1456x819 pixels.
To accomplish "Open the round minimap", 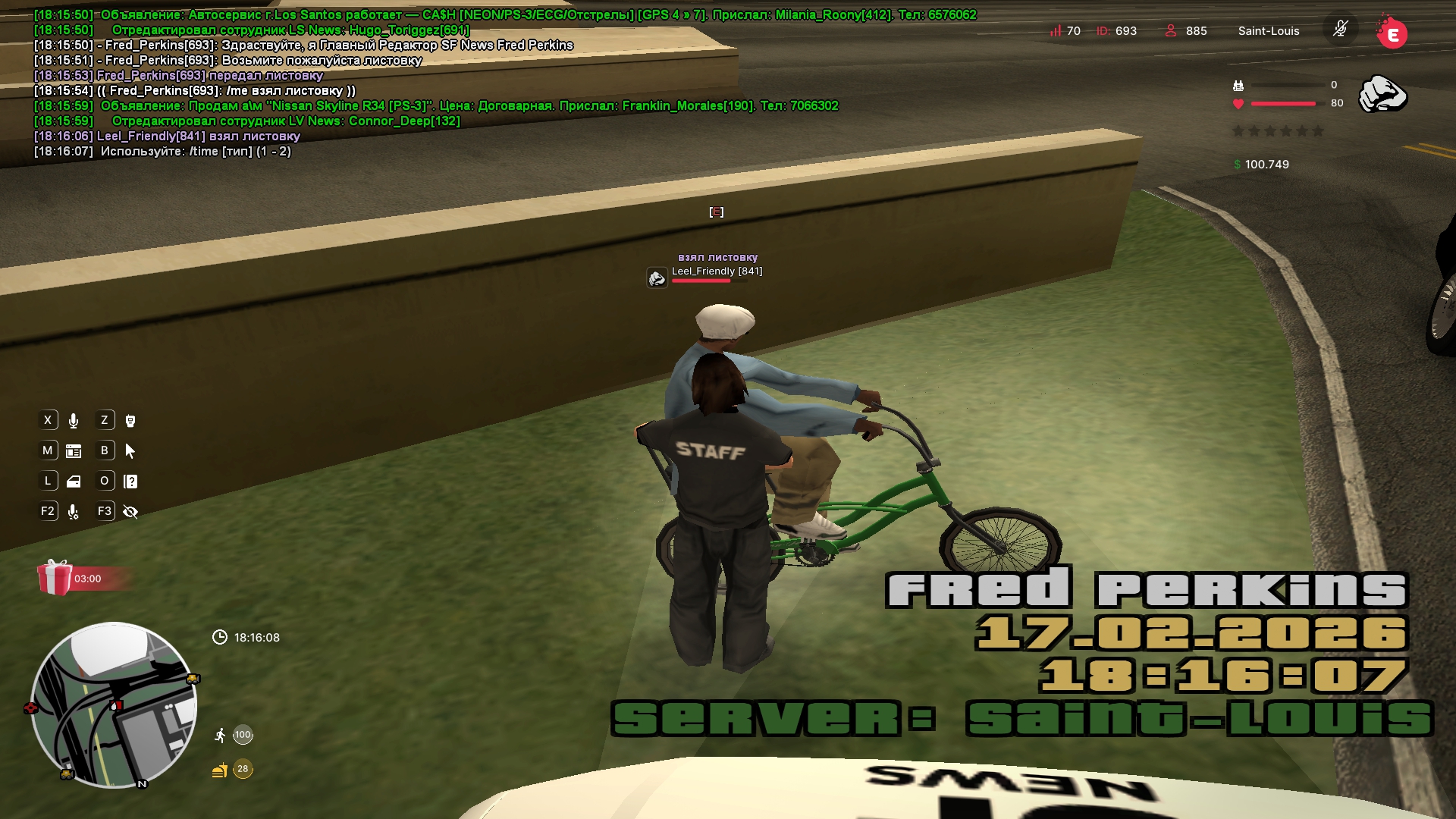I will [x=114, y=705].
